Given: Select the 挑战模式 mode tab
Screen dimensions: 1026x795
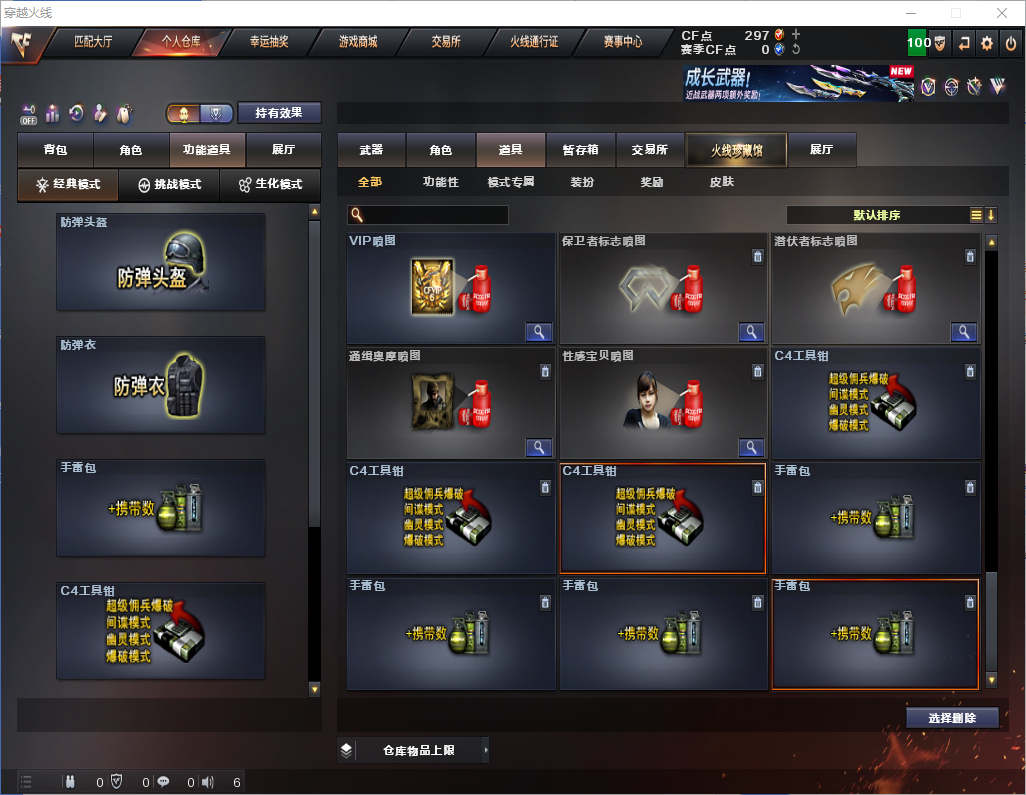Looking at the screenshot, I should [170, 185].
